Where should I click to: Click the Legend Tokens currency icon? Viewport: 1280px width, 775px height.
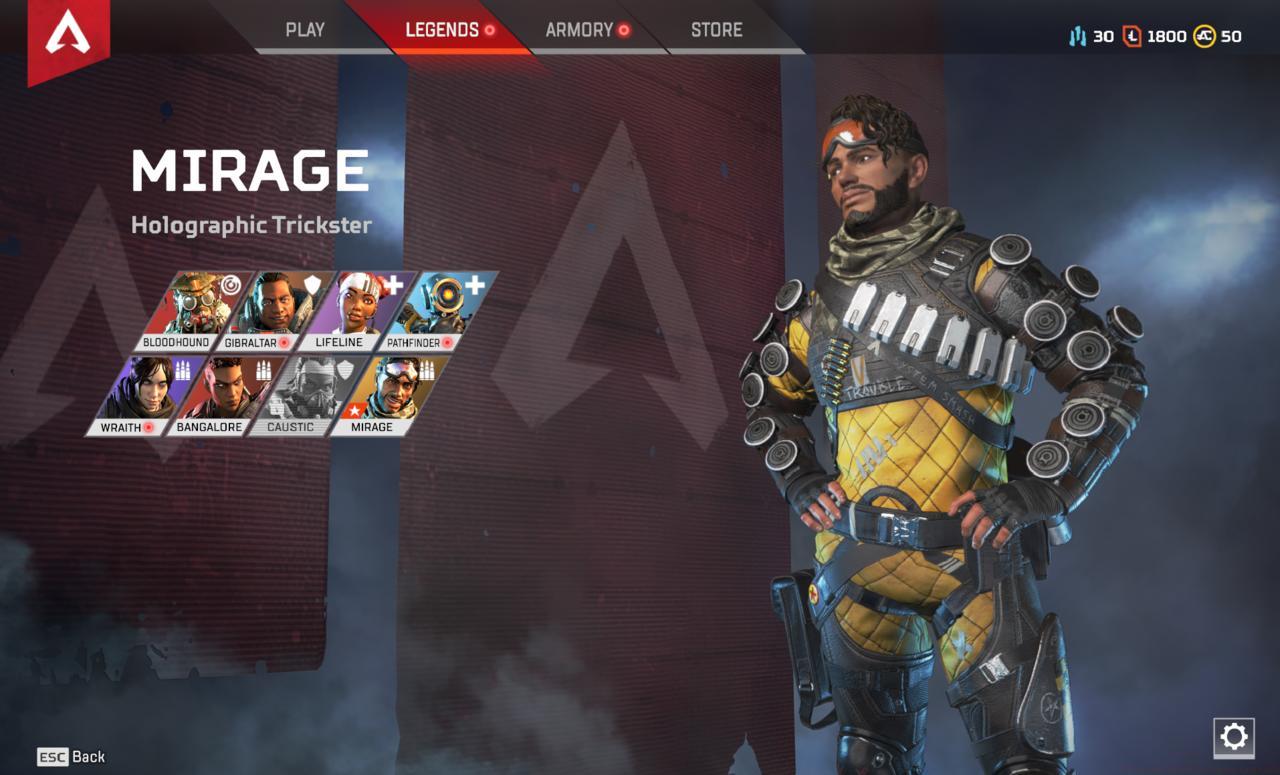[x=1132, y=36]
